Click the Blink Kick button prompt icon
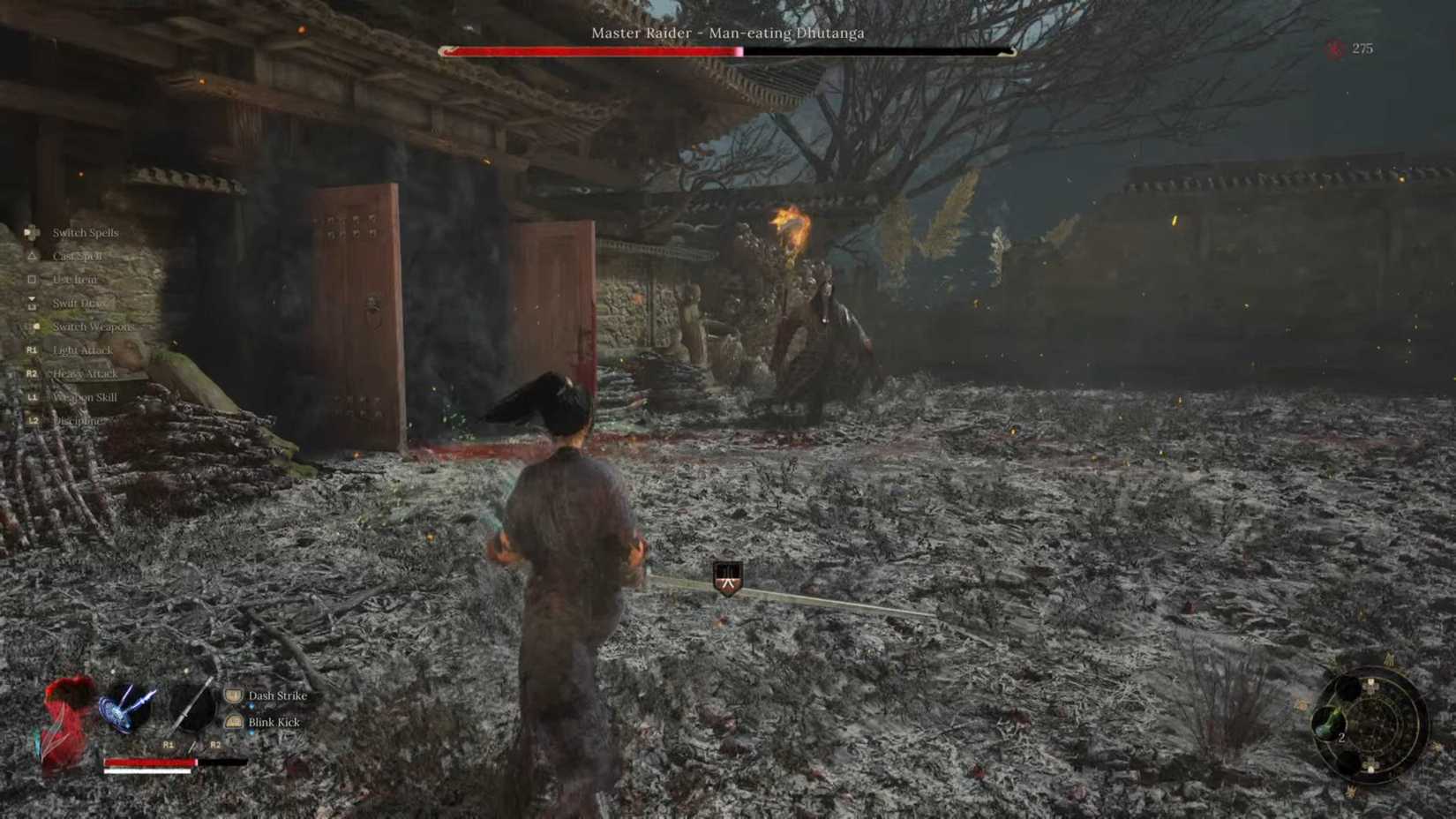This screenshot has height=819, width=1456. 234,723
